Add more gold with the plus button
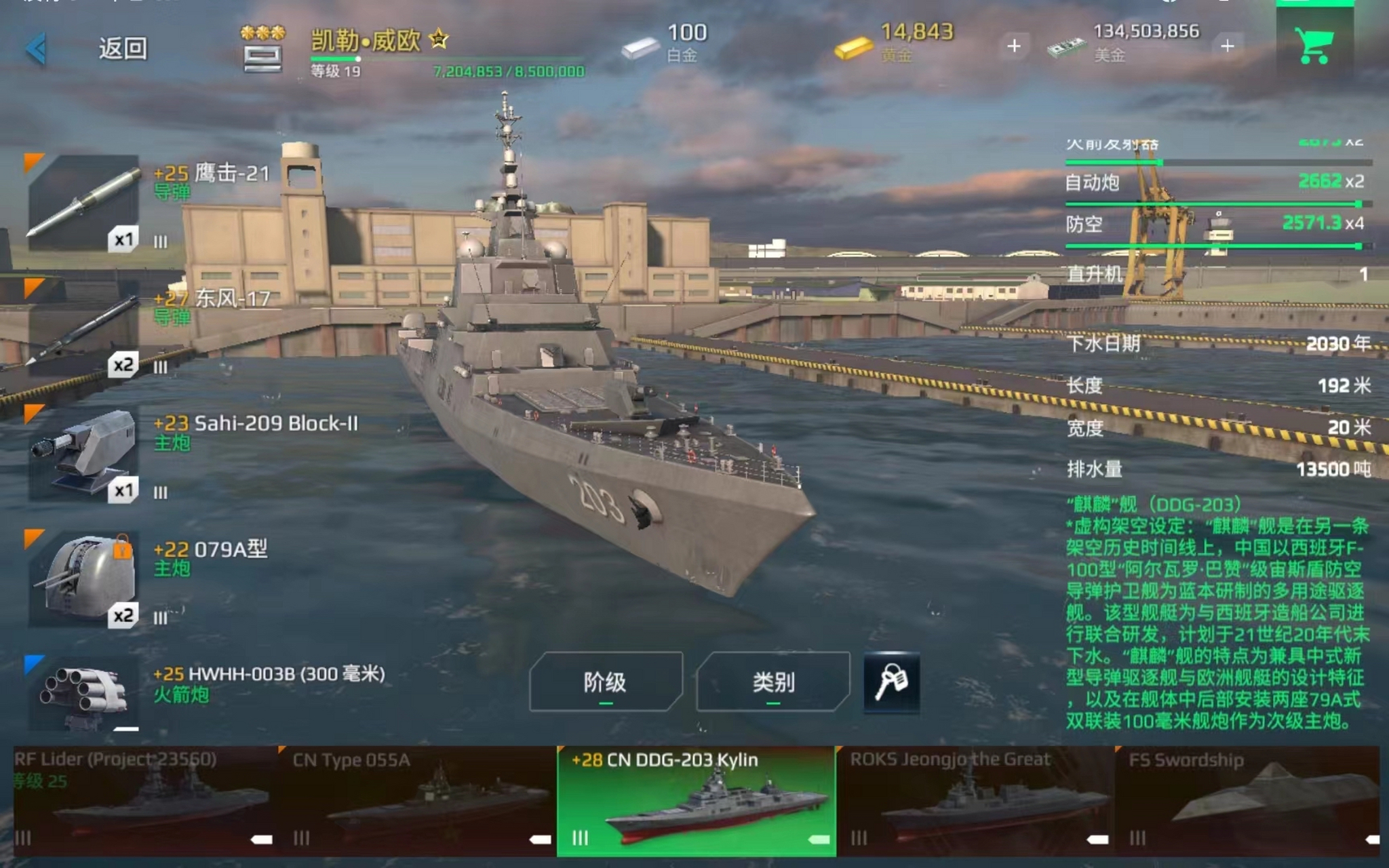 click(1014, 46)
